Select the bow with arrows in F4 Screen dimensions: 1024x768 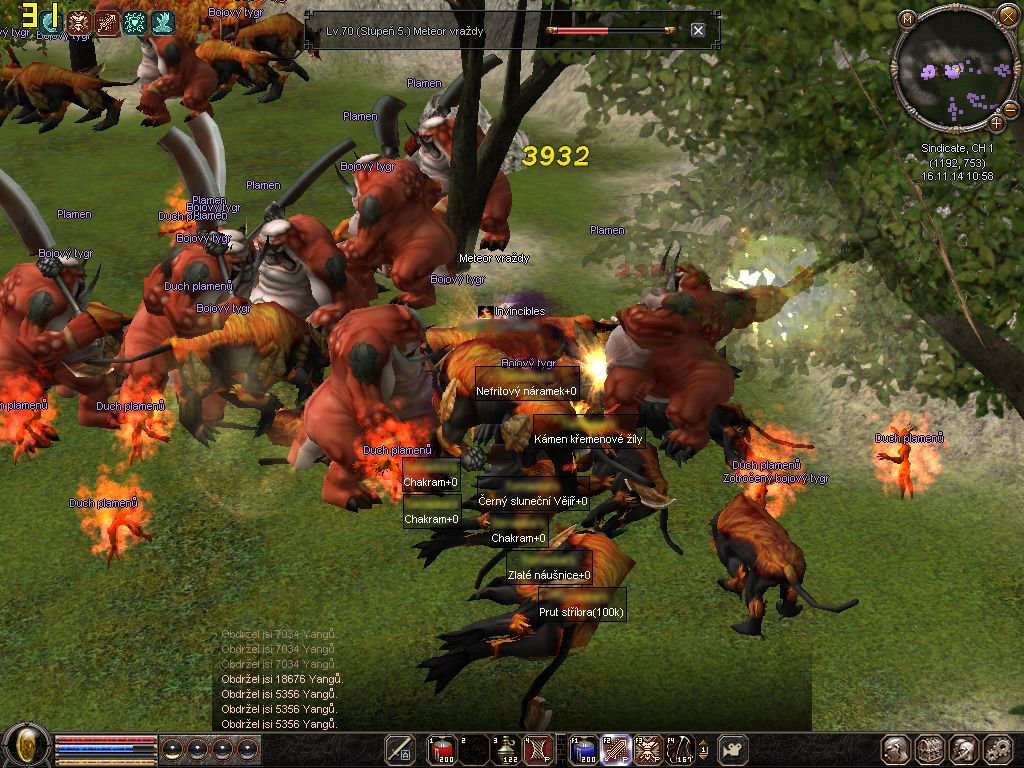pos(681,749)
